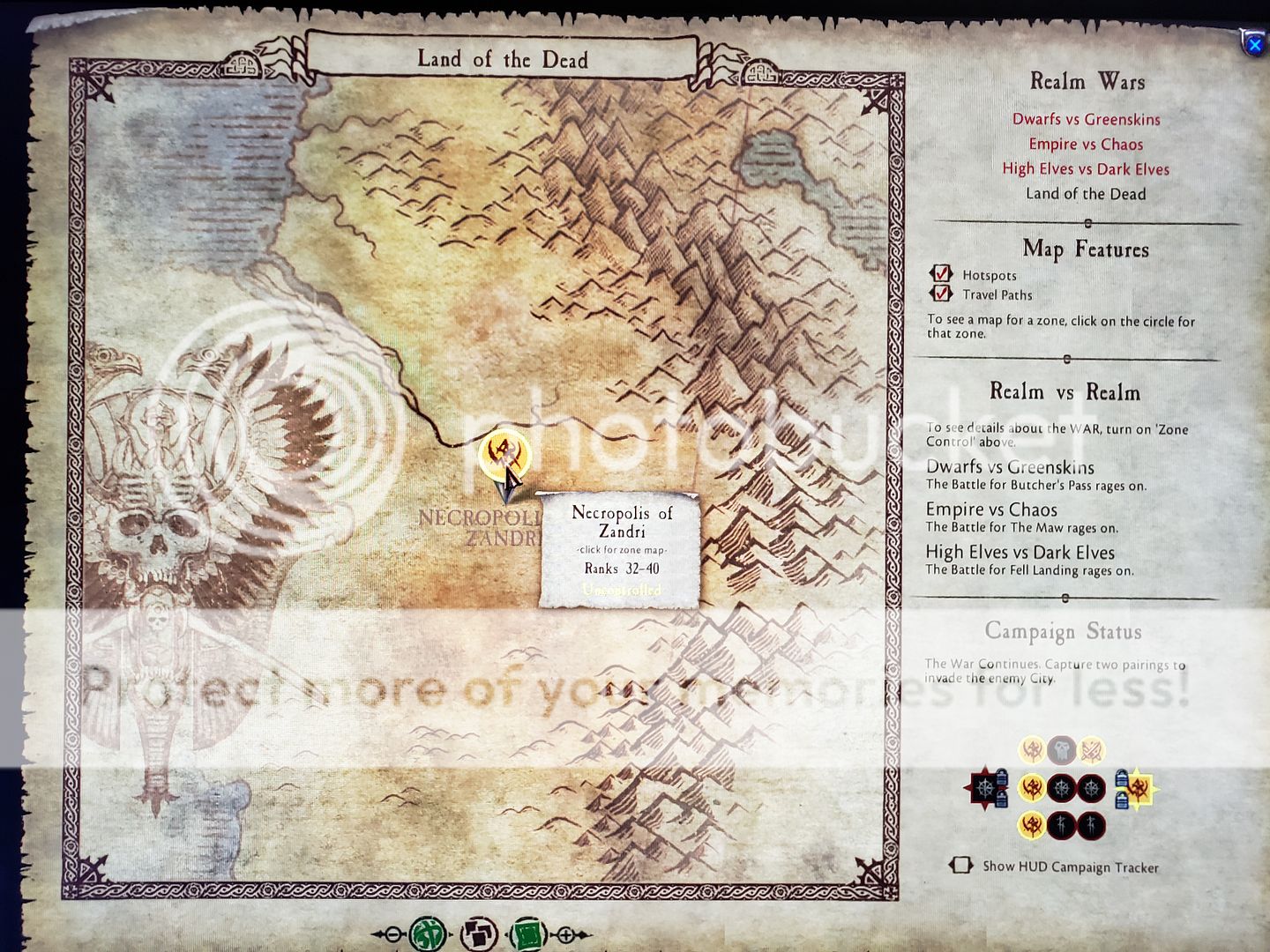Click the yellow Order city star icon
Viewport: 1270px width, 952px height.
tap(1138, 788)
